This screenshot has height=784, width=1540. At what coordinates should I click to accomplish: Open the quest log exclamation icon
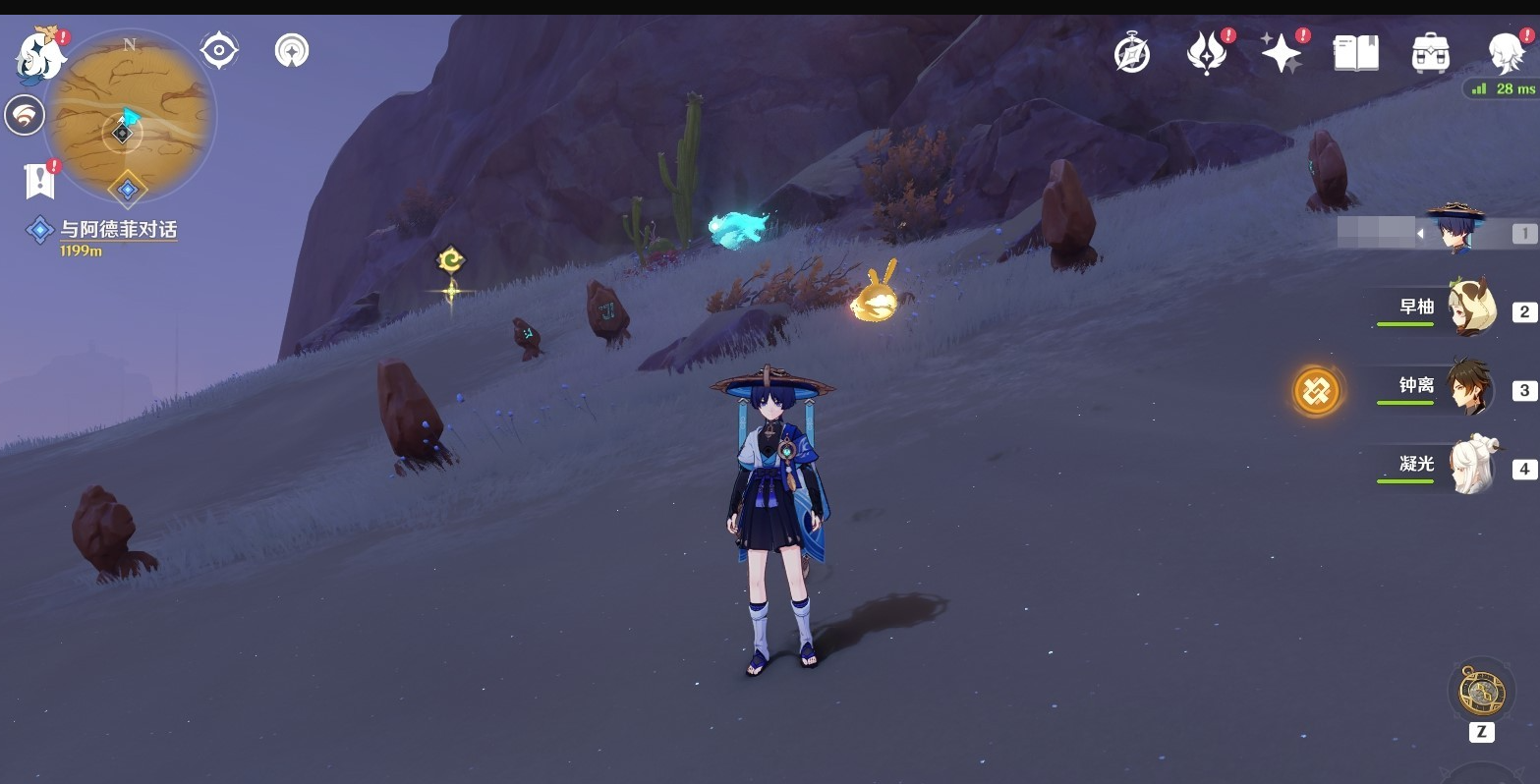39,180
